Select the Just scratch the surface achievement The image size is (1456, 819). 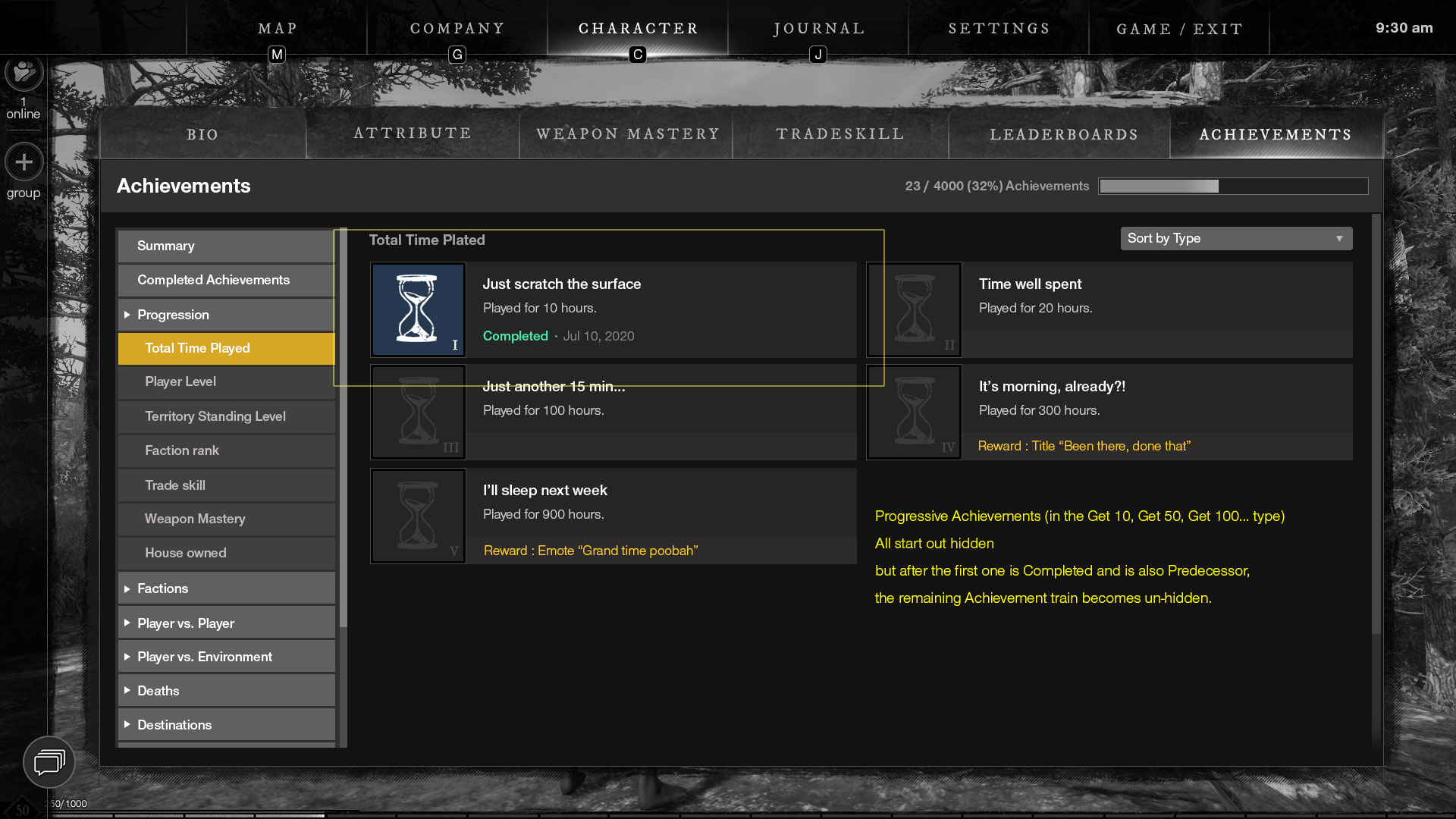[613, 309]
